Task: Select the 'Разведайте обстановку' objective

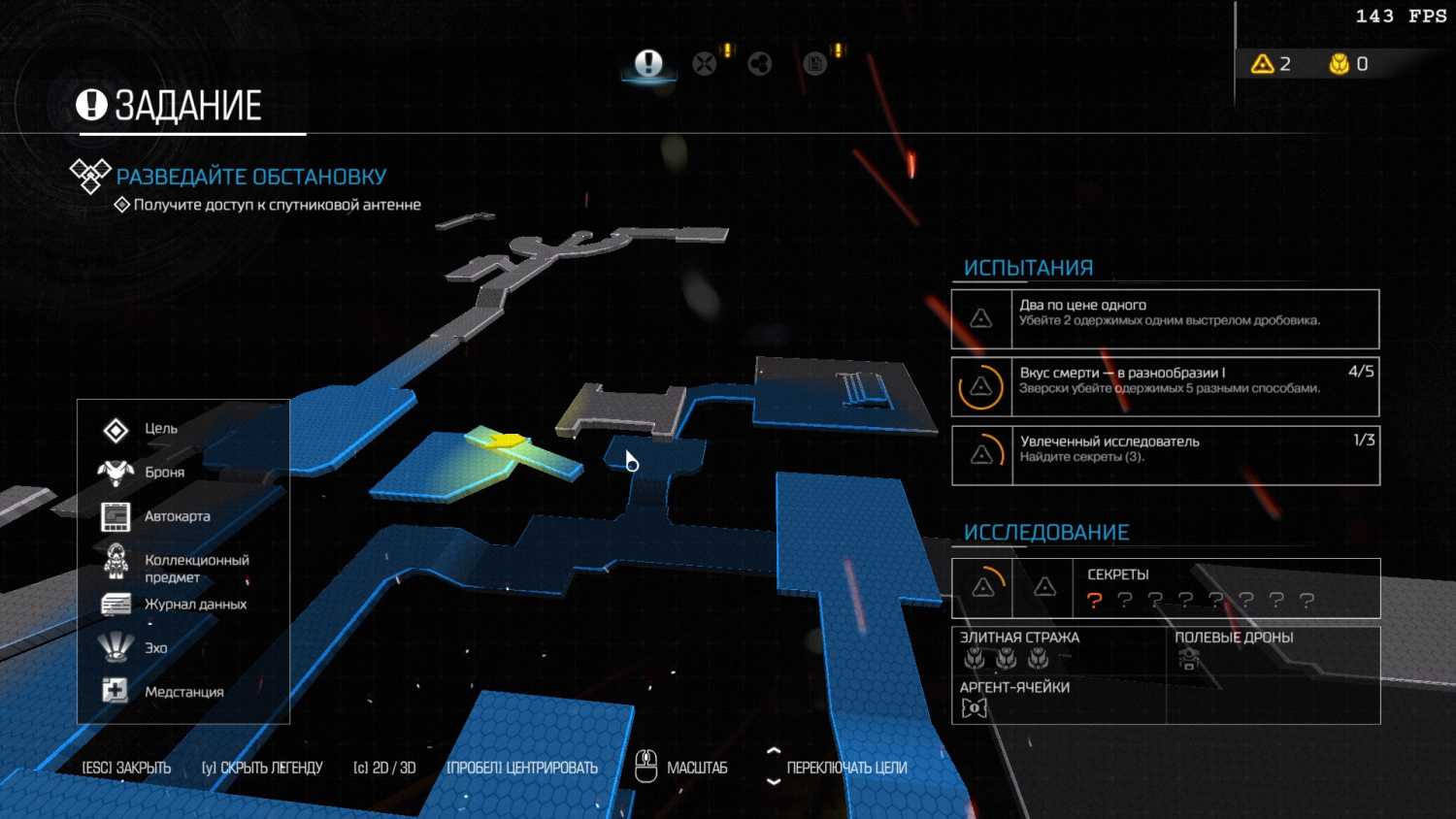Action: coord(250,177)
